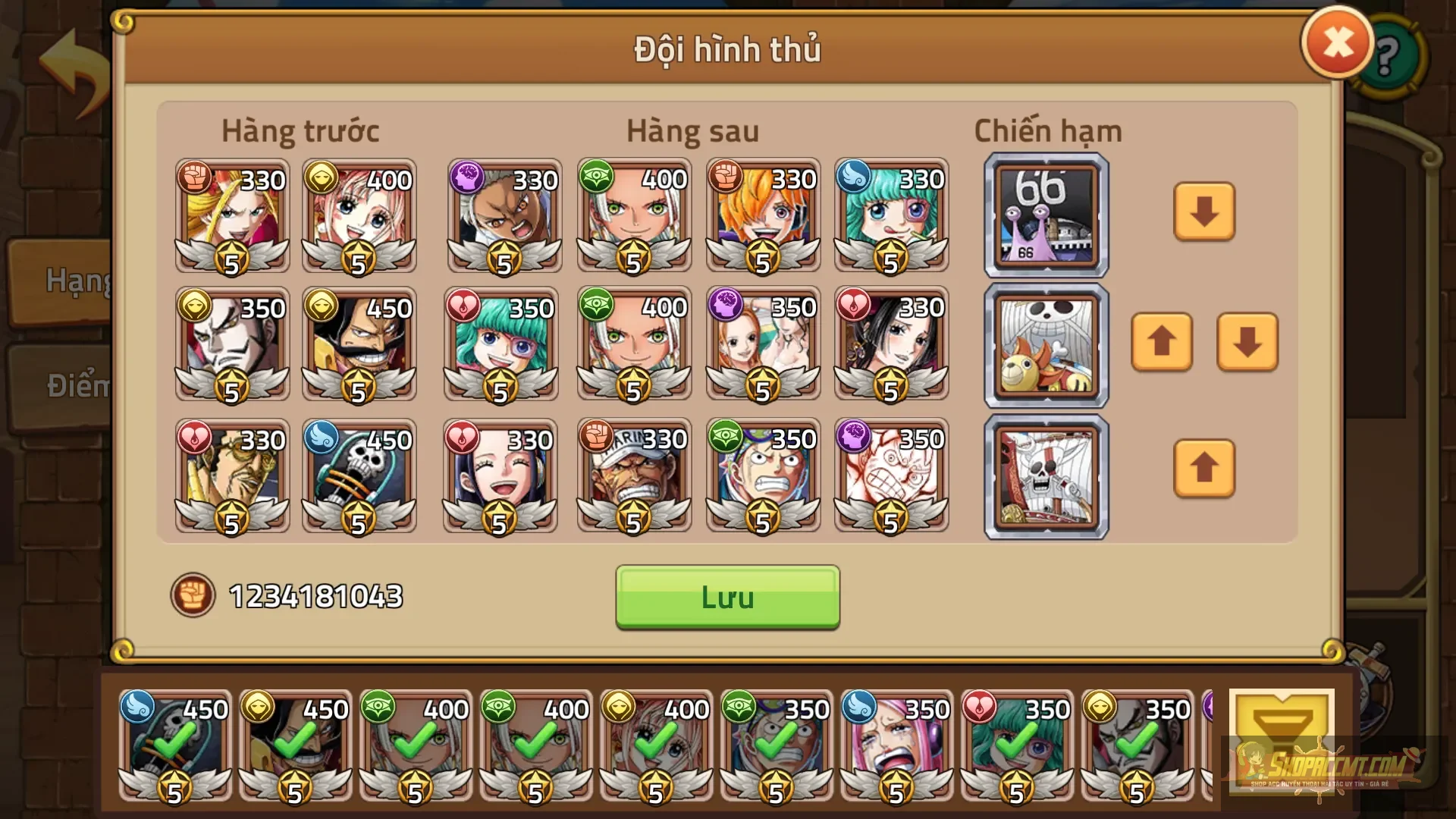Image resolution: width=1456 pixels, height=819 pixels.
Task: Select the Boa Hancock 330 heart portrait
Action: point(891,345)
